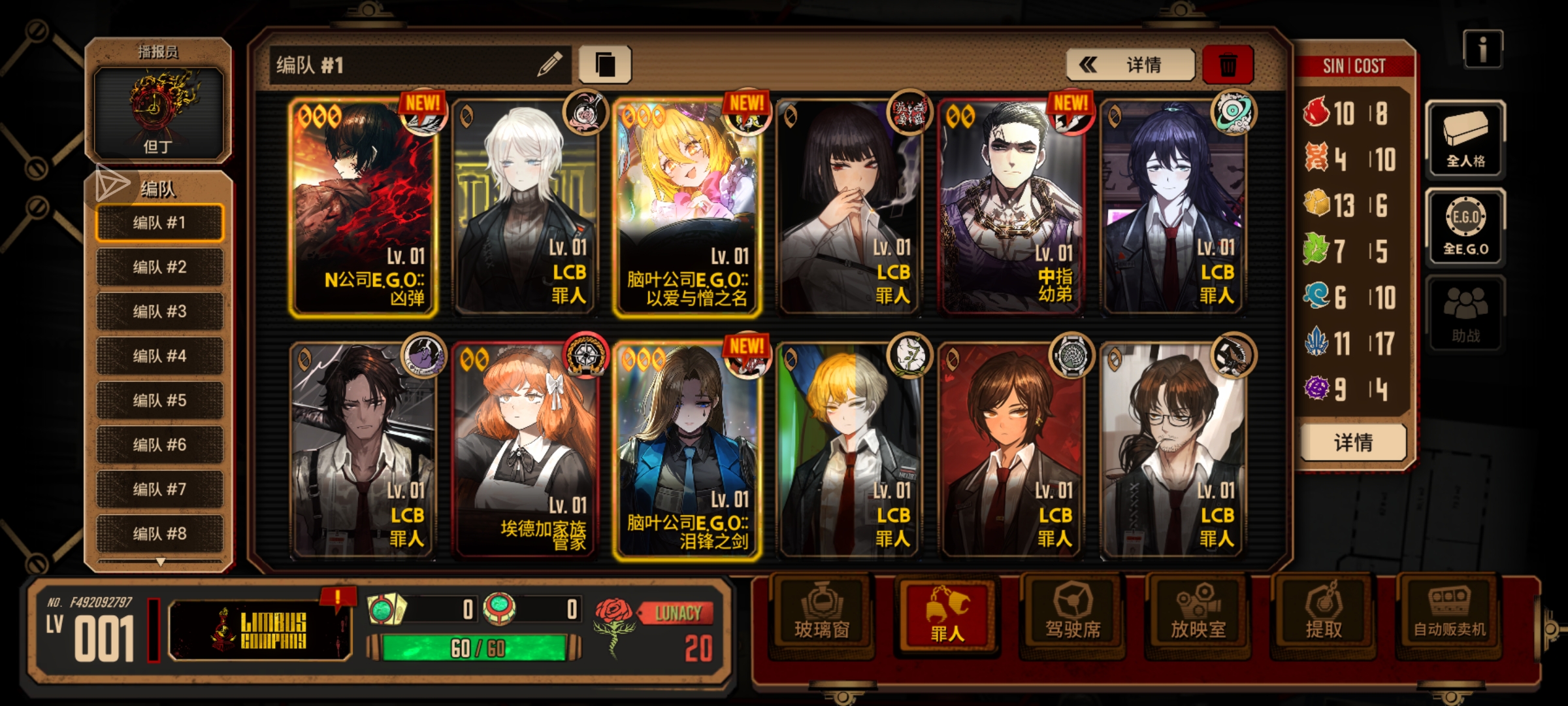
Task: Open the 全人格 panel icon on the right sidebar
Action: pos(1465,139)
